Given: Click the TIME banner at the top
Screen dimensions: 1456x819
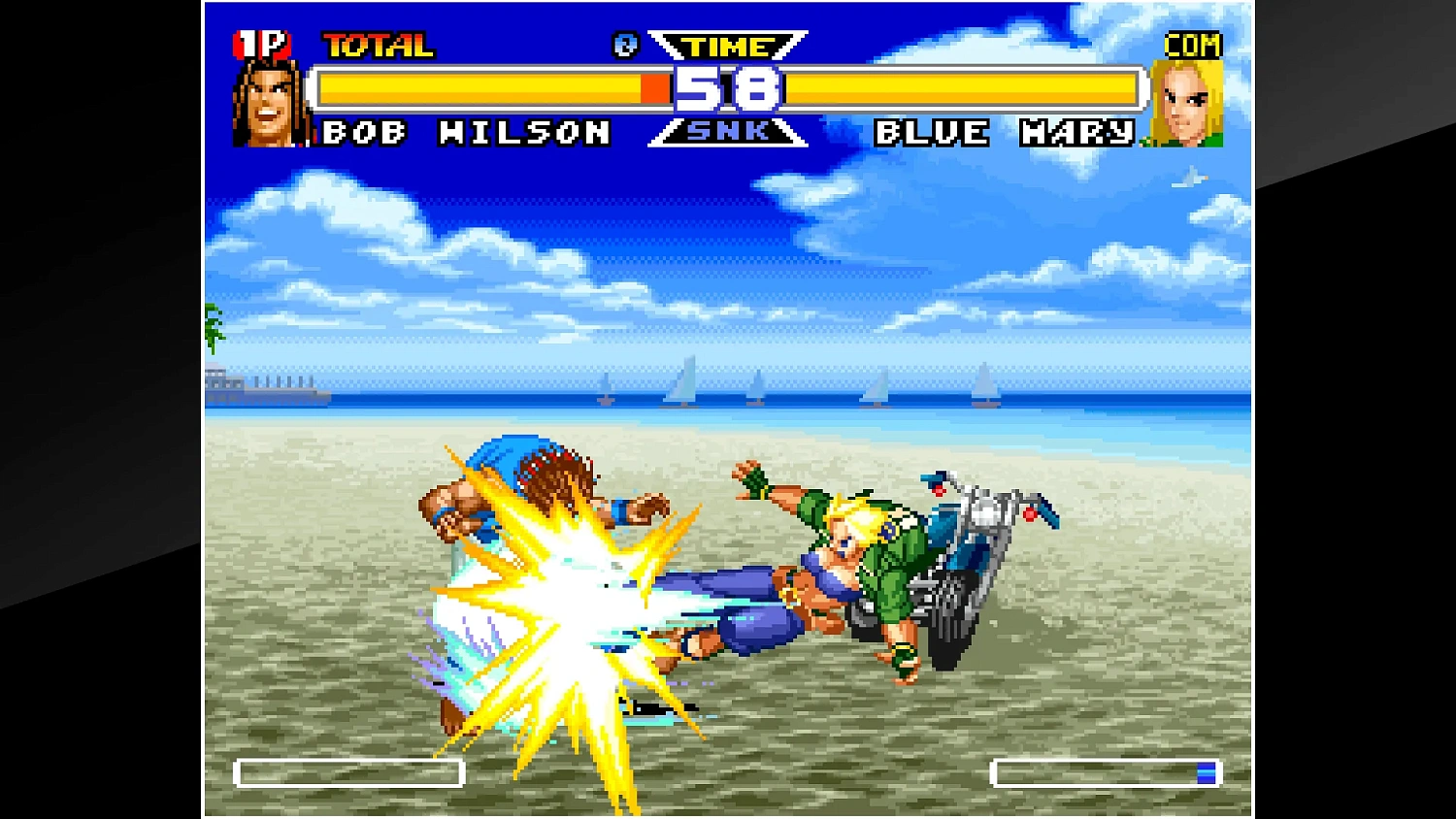Looking at the screenshot, I should pos(726,46).
